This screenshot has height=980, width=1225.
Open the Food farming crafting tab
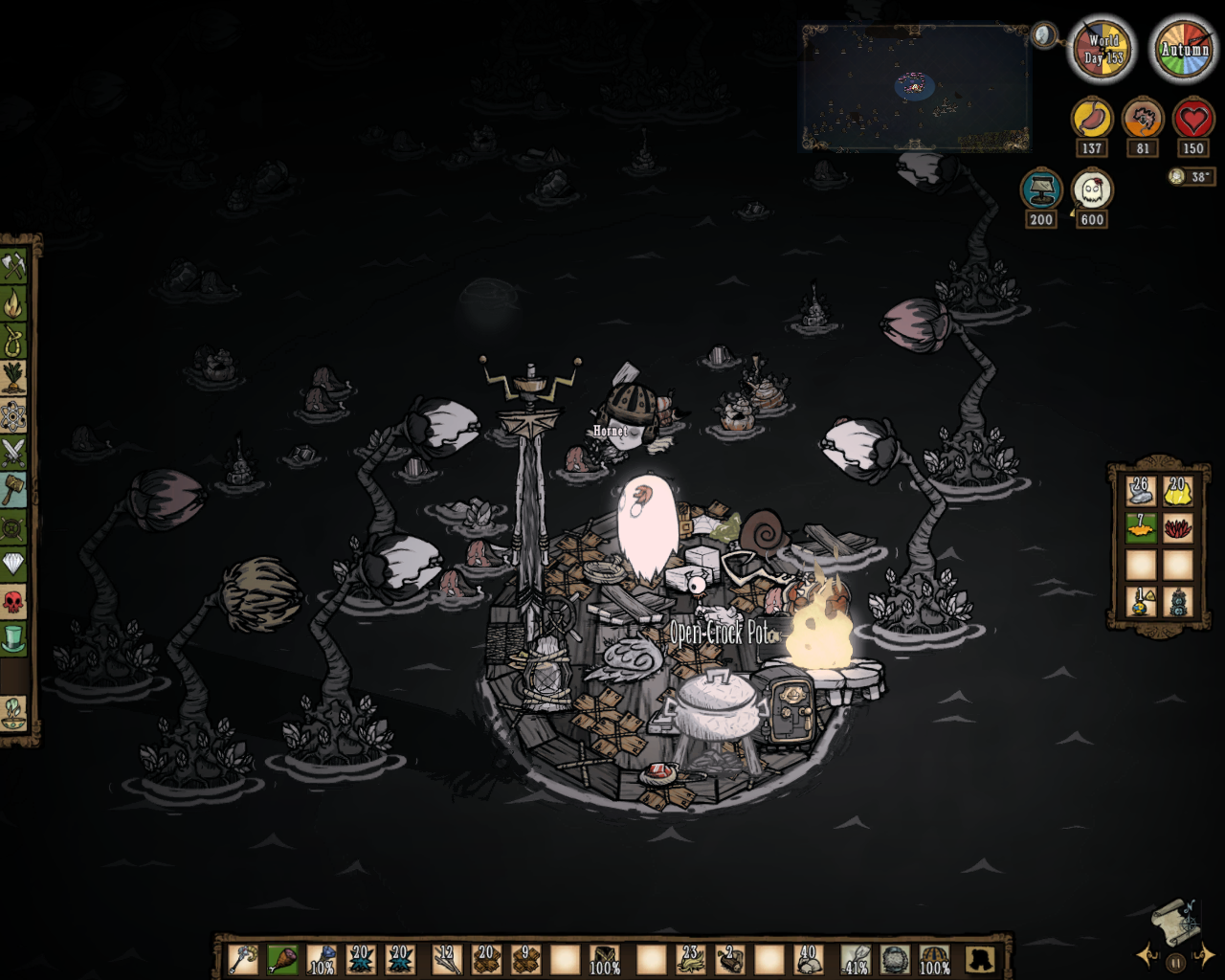pyautogui.click(x=13, y=378)
